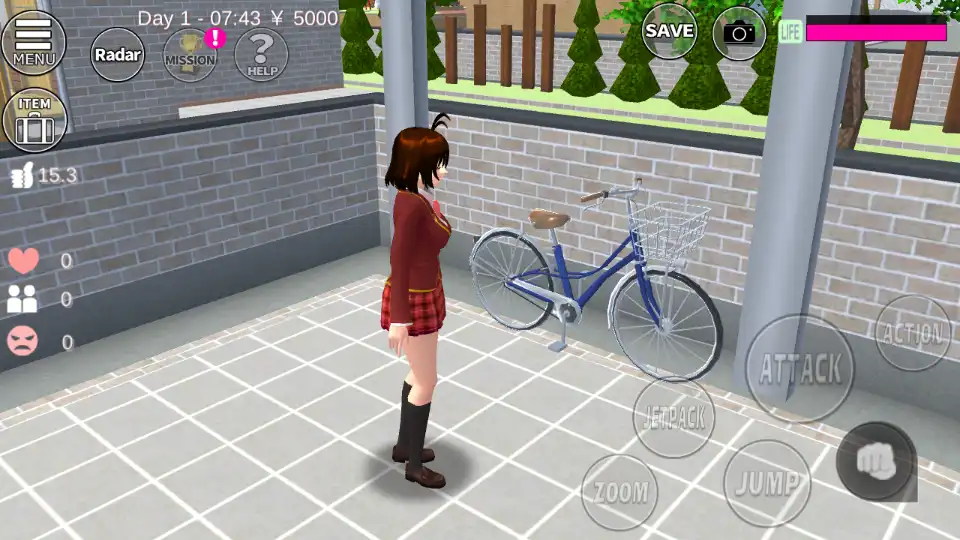
Task: Click the camera screenshot icon
Action: point(739,33)
